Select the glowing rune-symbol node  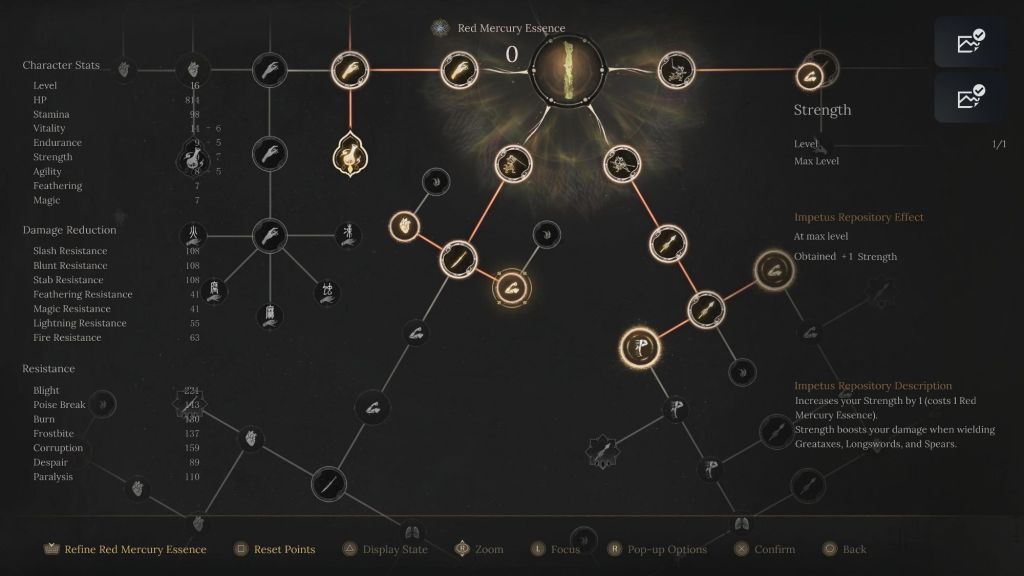pos(638,346)
